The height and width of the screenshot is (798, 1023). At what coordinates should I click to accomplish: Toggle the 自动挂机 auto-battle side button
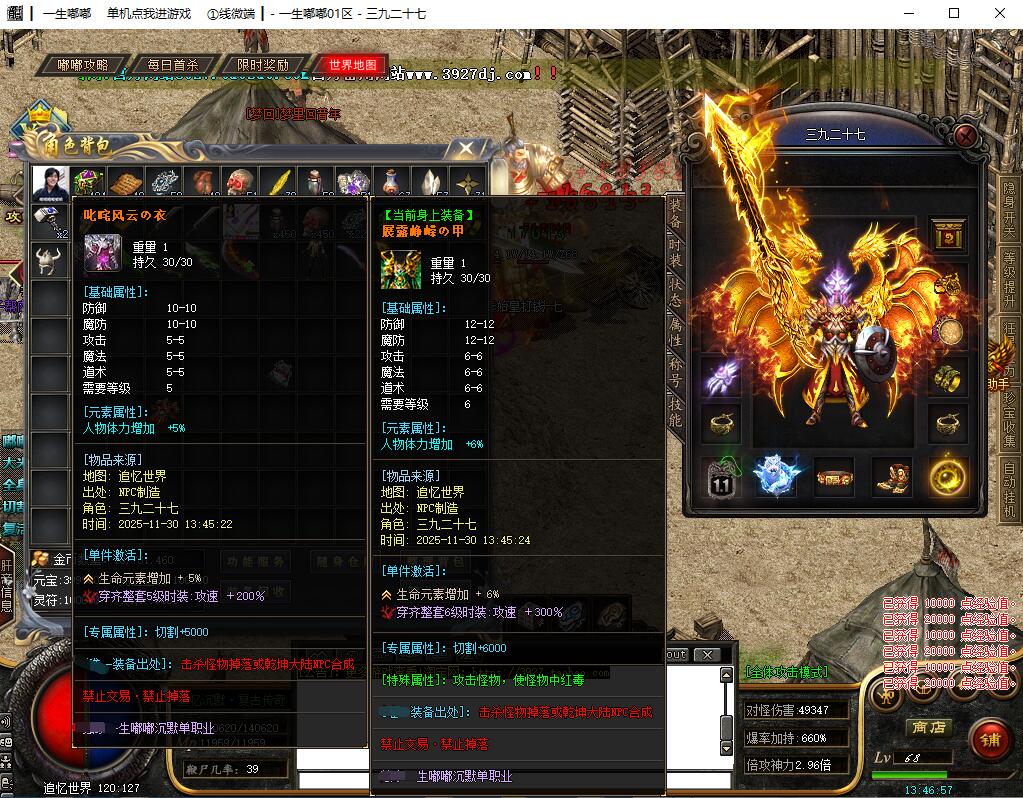click(x=1009, y=490)
